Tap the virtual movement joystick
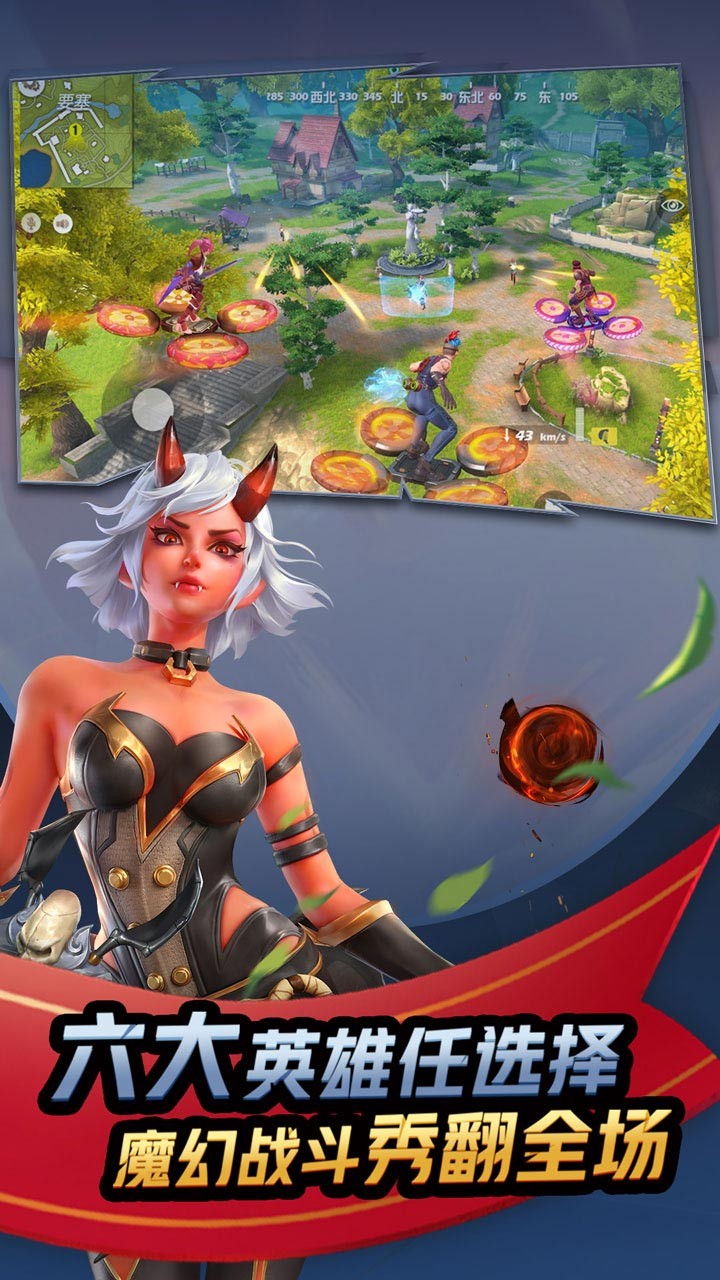The height and width of the screenshot is (1280, 720). (152, 408)
